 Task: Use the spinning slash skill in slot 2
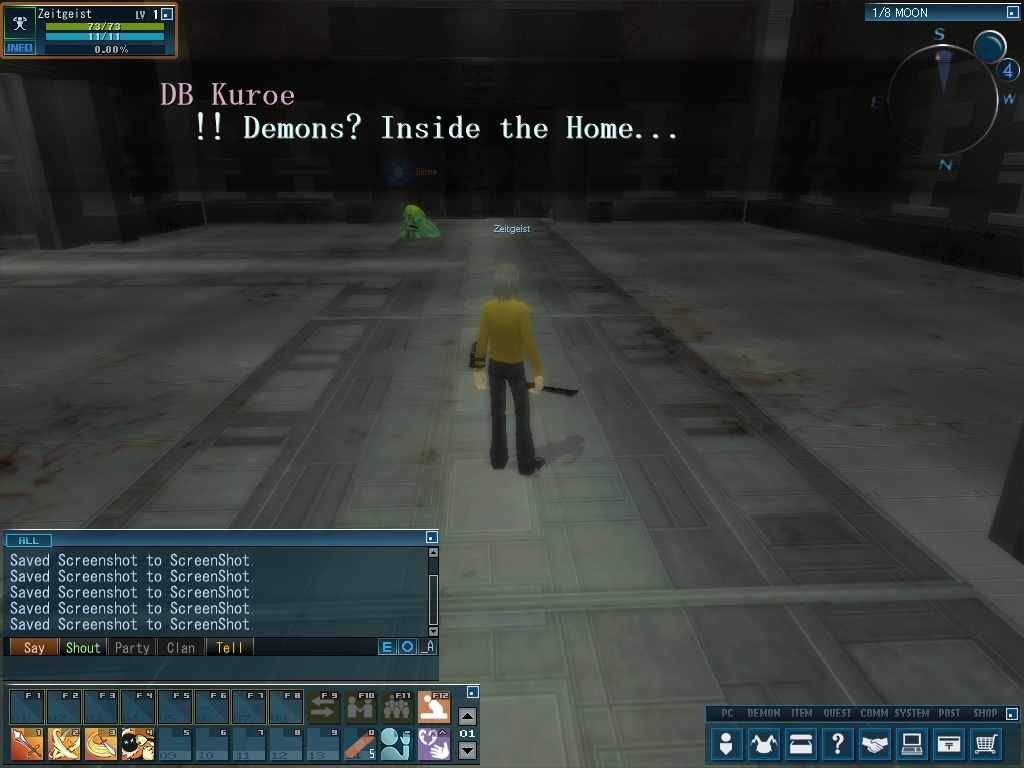click(x=64, y=745)
